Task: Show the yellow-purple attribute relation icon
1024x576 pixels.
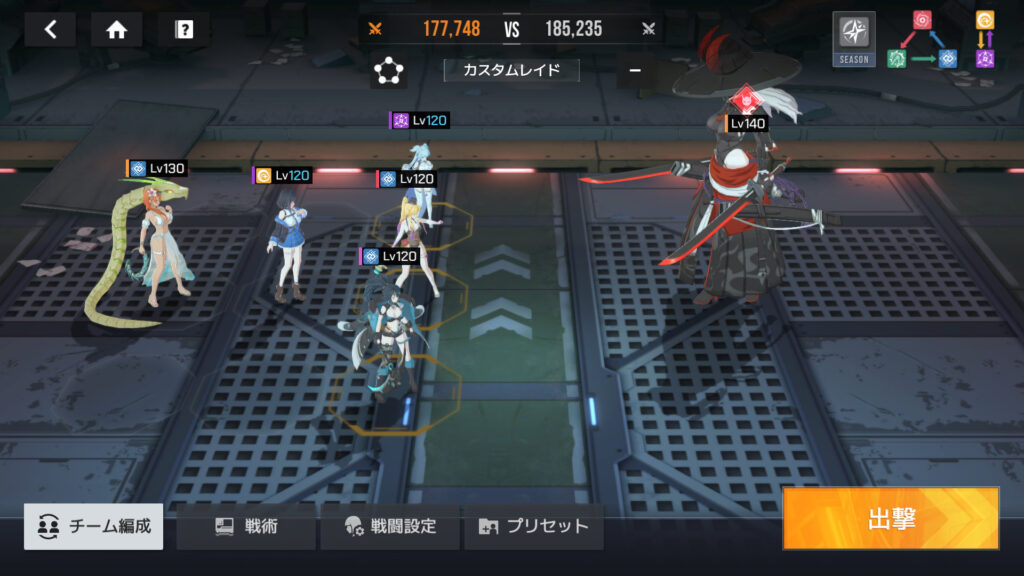Action: [x=984, y=40]
